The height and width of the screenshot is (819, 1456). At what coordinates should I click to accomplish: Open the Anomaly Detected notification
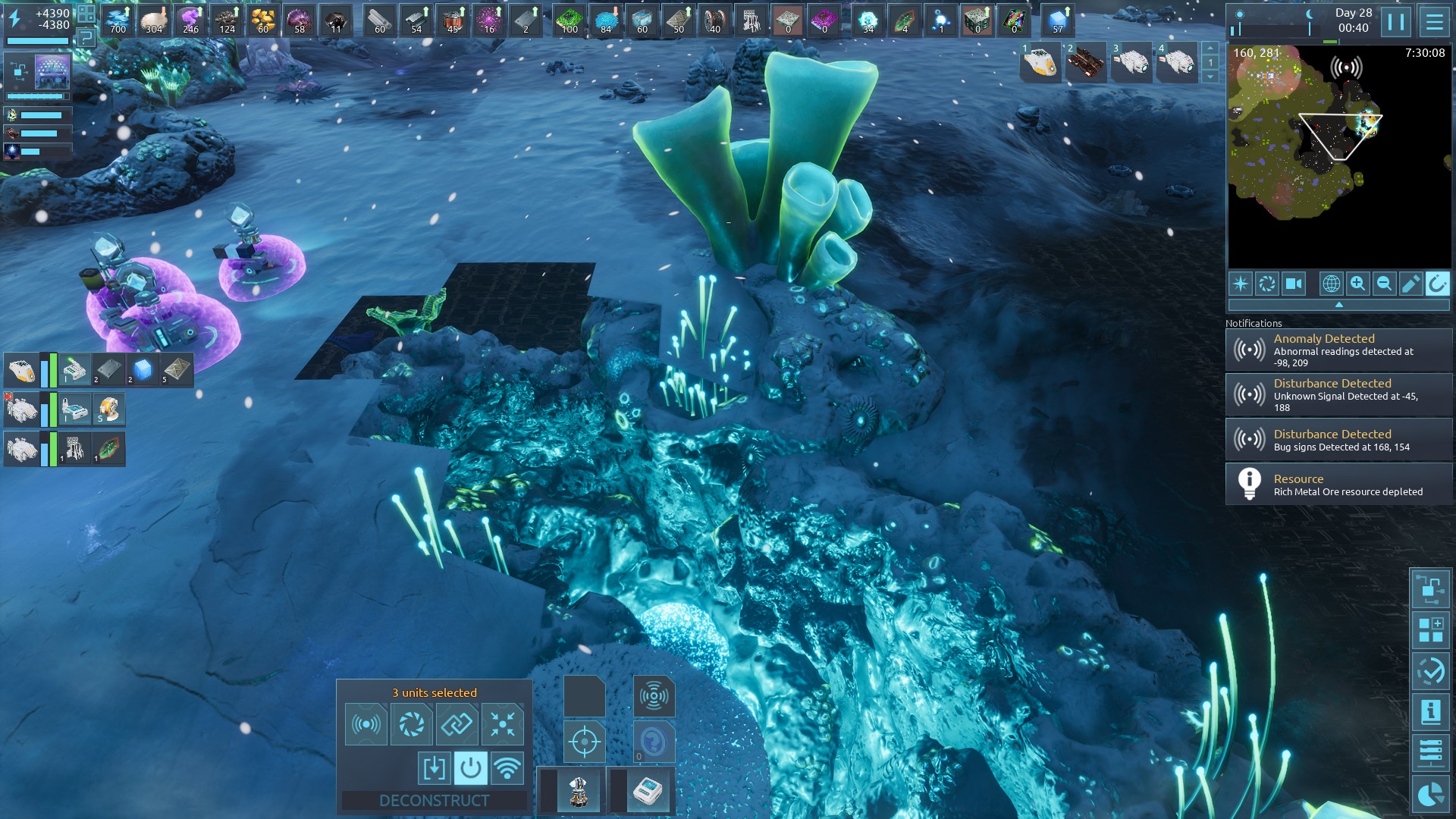pos(1338,350)
